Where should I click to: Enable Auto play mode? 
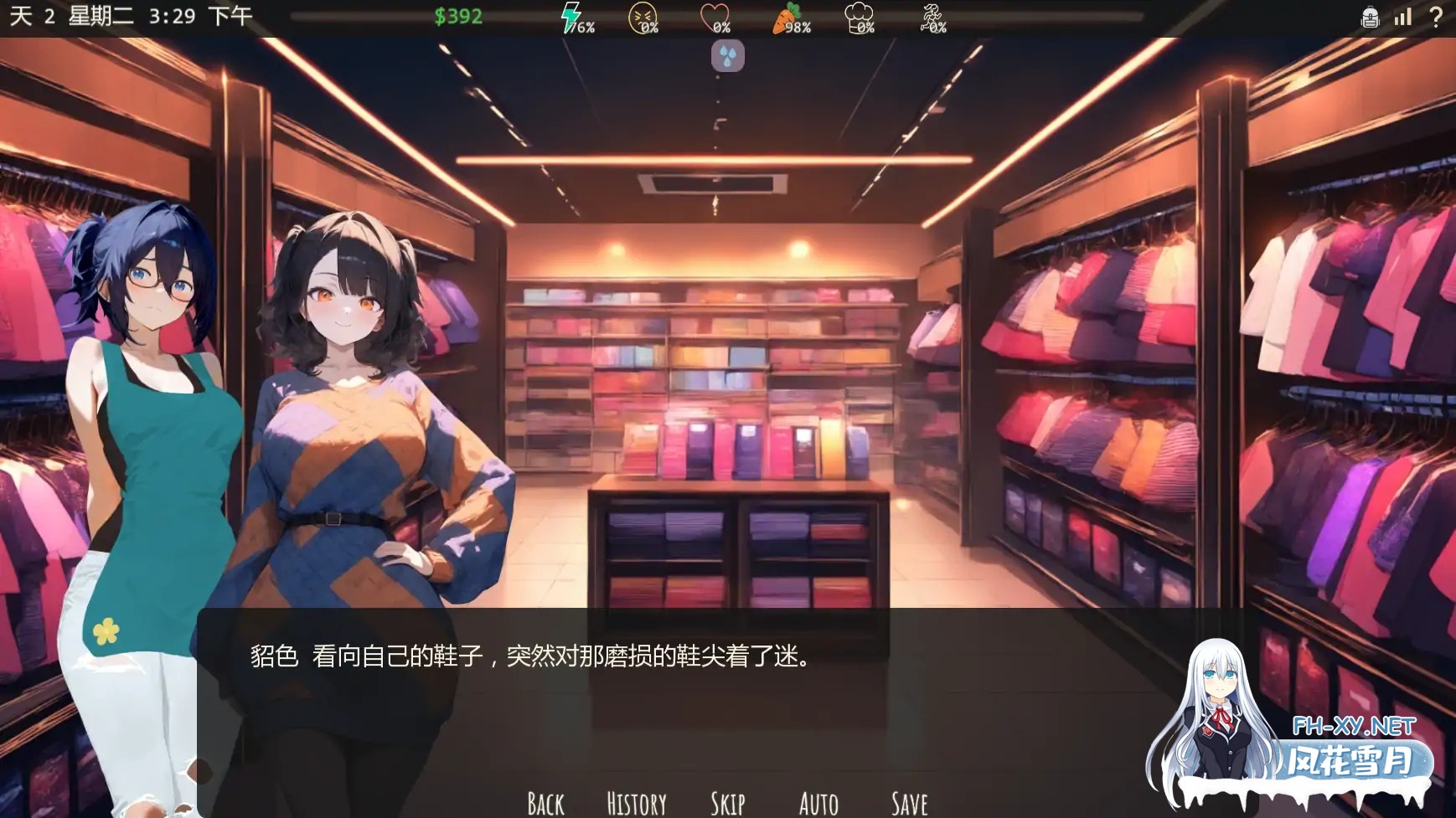[x=818, y=801]
